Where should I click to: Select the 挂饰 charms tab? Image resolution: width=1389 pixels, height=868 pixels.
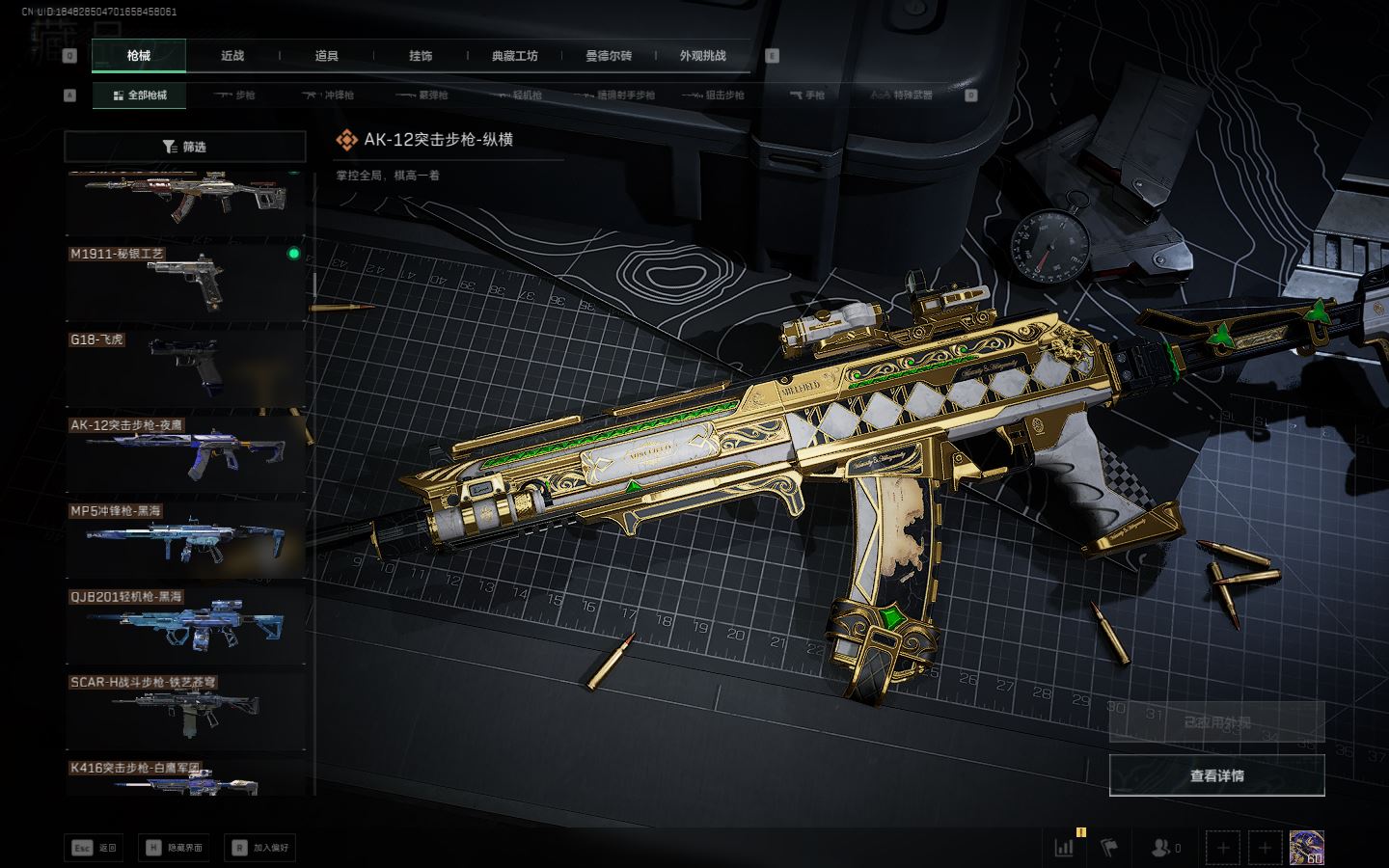coord(421,56)
